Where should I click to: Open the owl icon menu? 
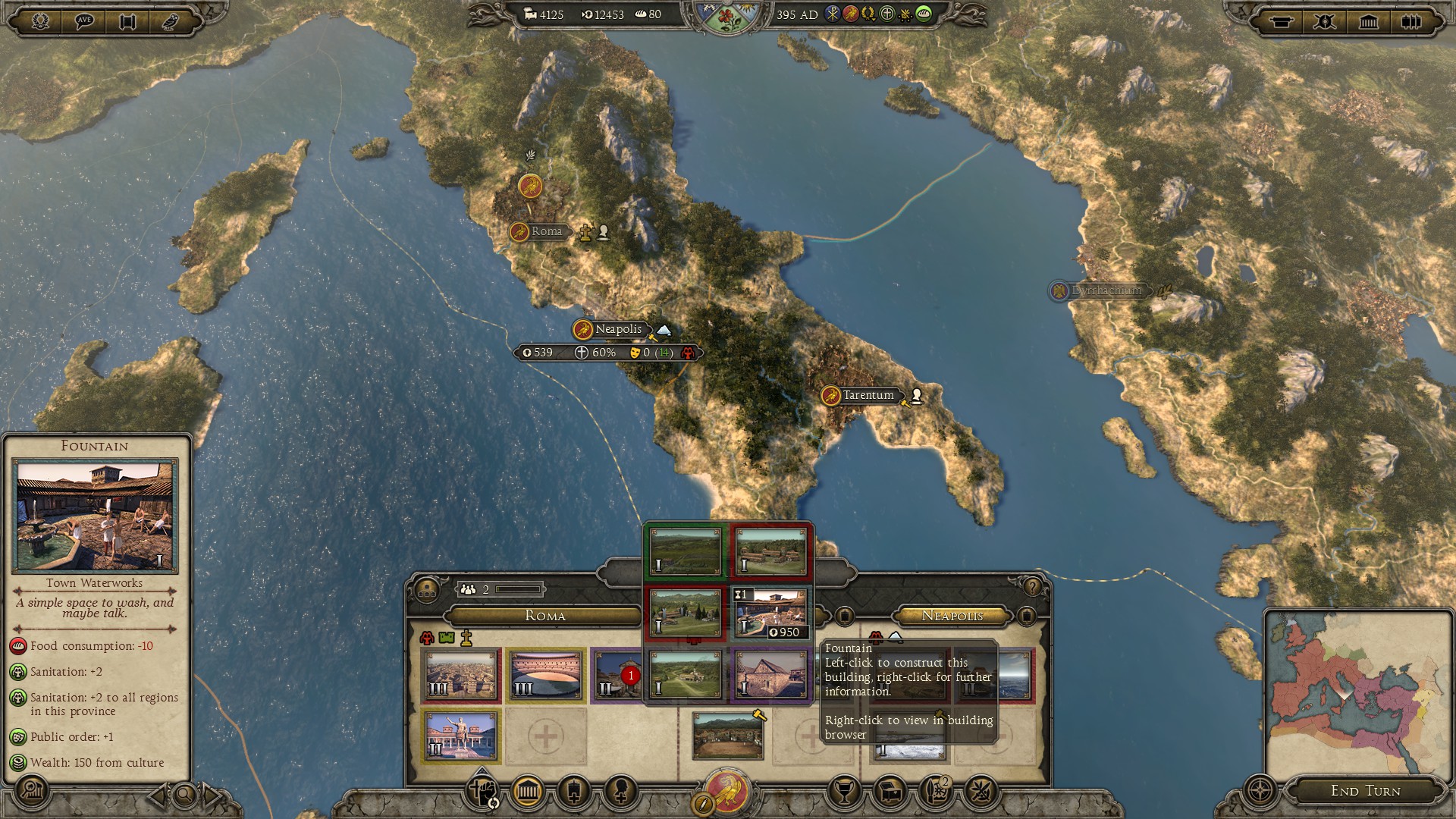point(171,20)
